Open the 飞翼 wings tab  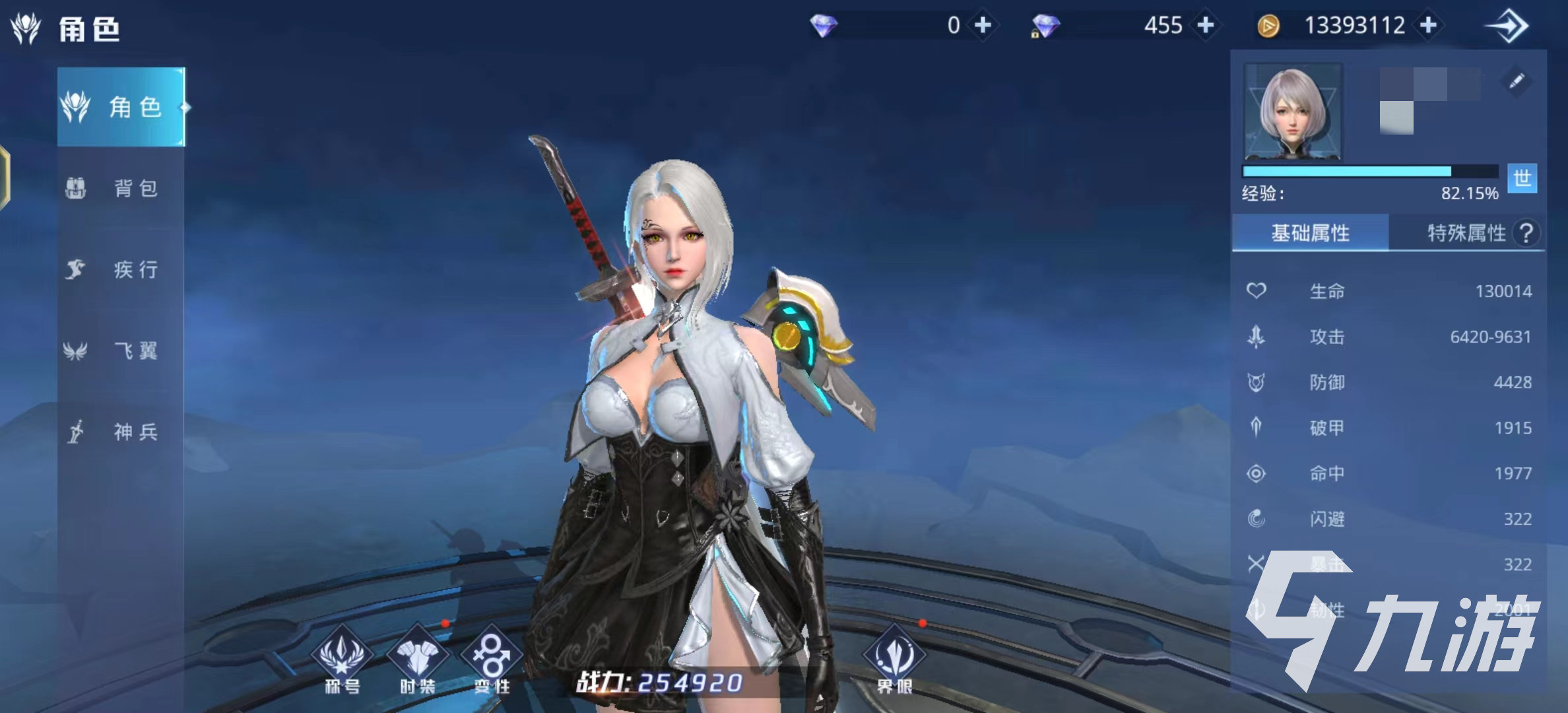[121, 351]
